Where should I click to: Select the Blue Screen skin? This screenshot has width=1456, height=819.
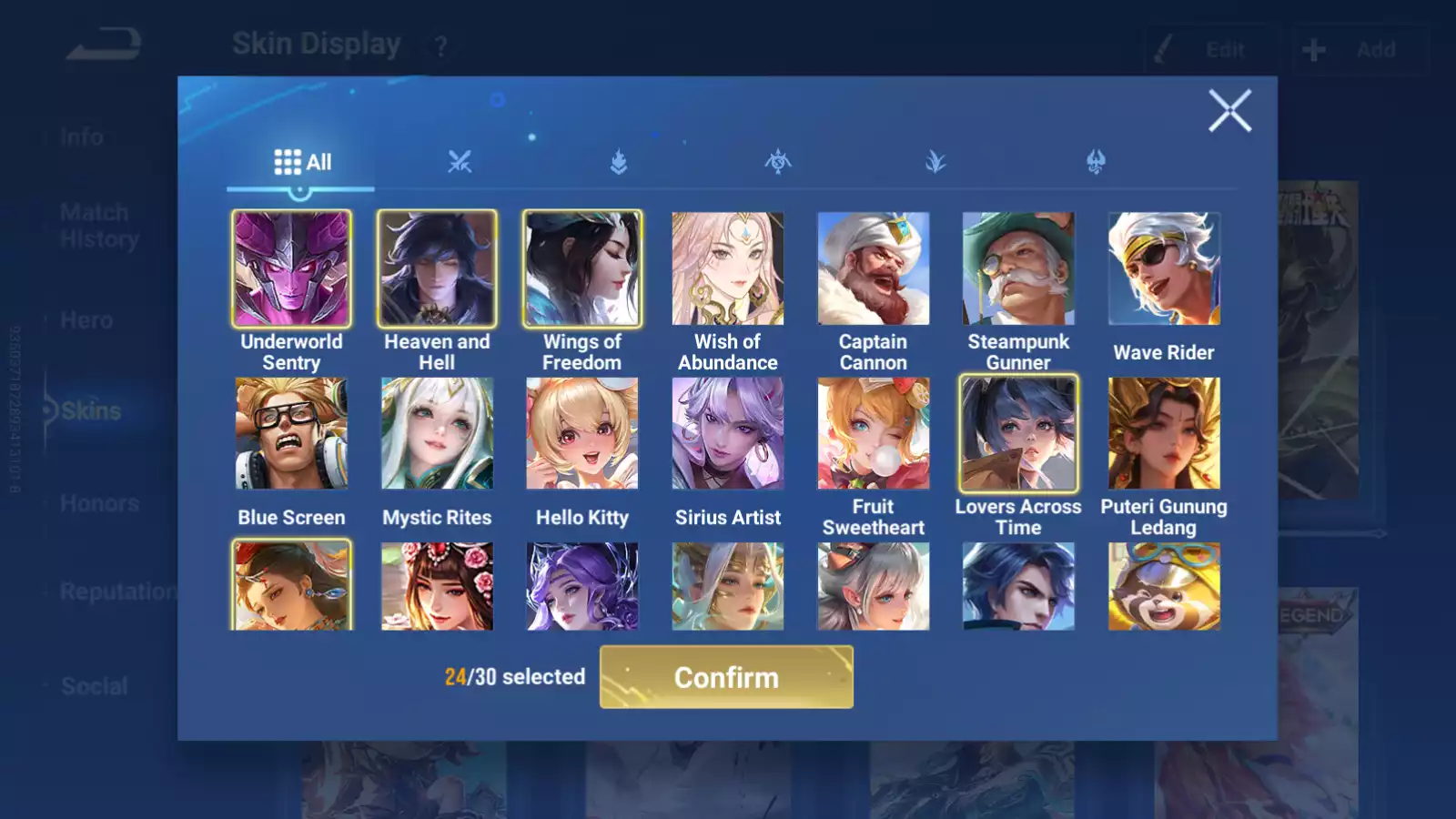click(291, 434)
